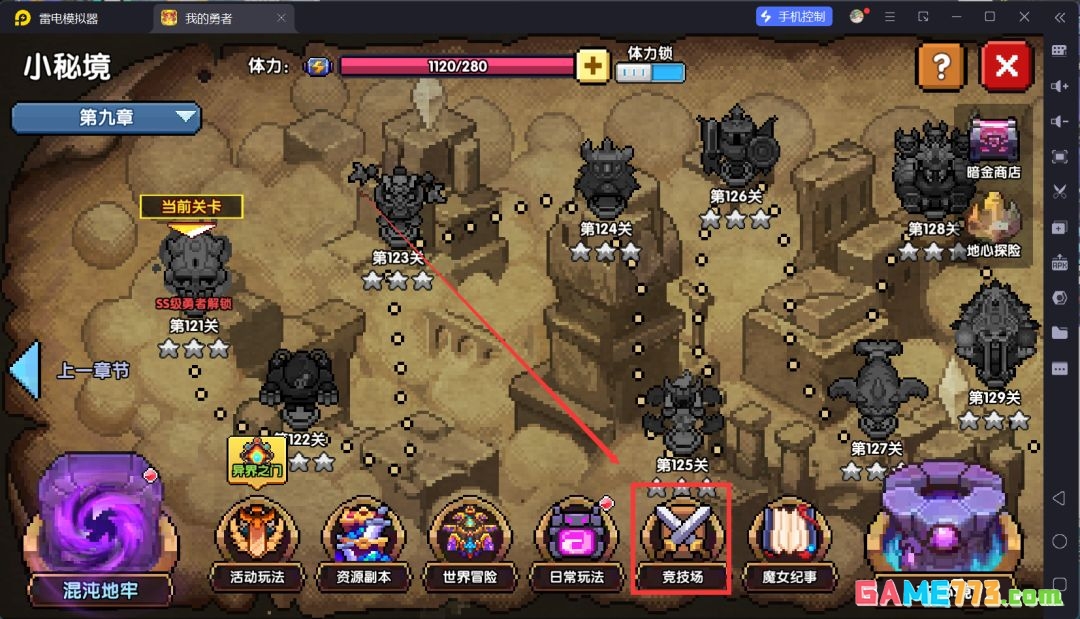Close the 小秘境 map with red X
The height and width of the screenshot is (619, 1080).
coord(1006,67)
